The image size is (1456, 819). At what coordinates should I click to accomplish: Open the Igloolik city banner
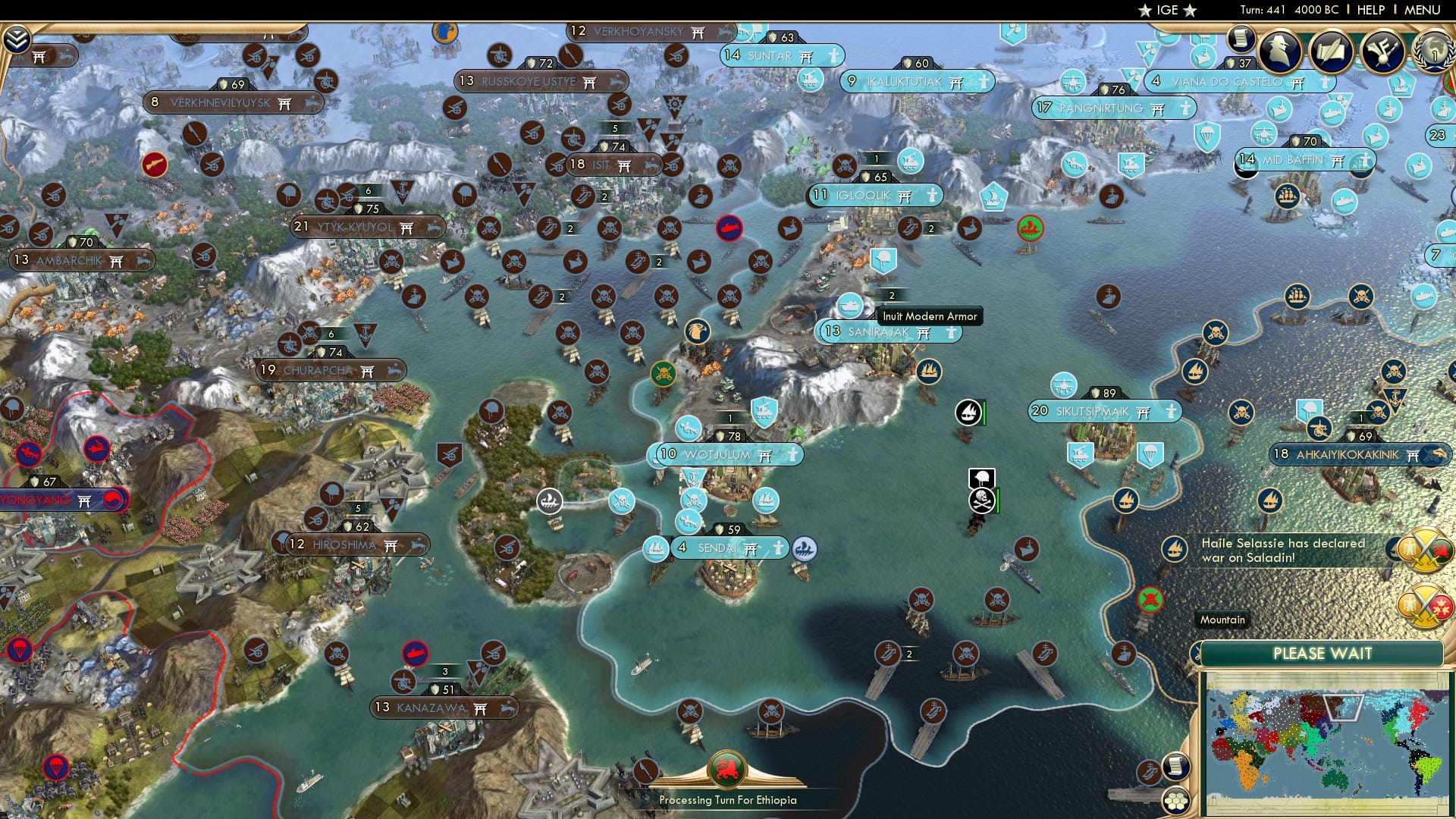point(876,194)
